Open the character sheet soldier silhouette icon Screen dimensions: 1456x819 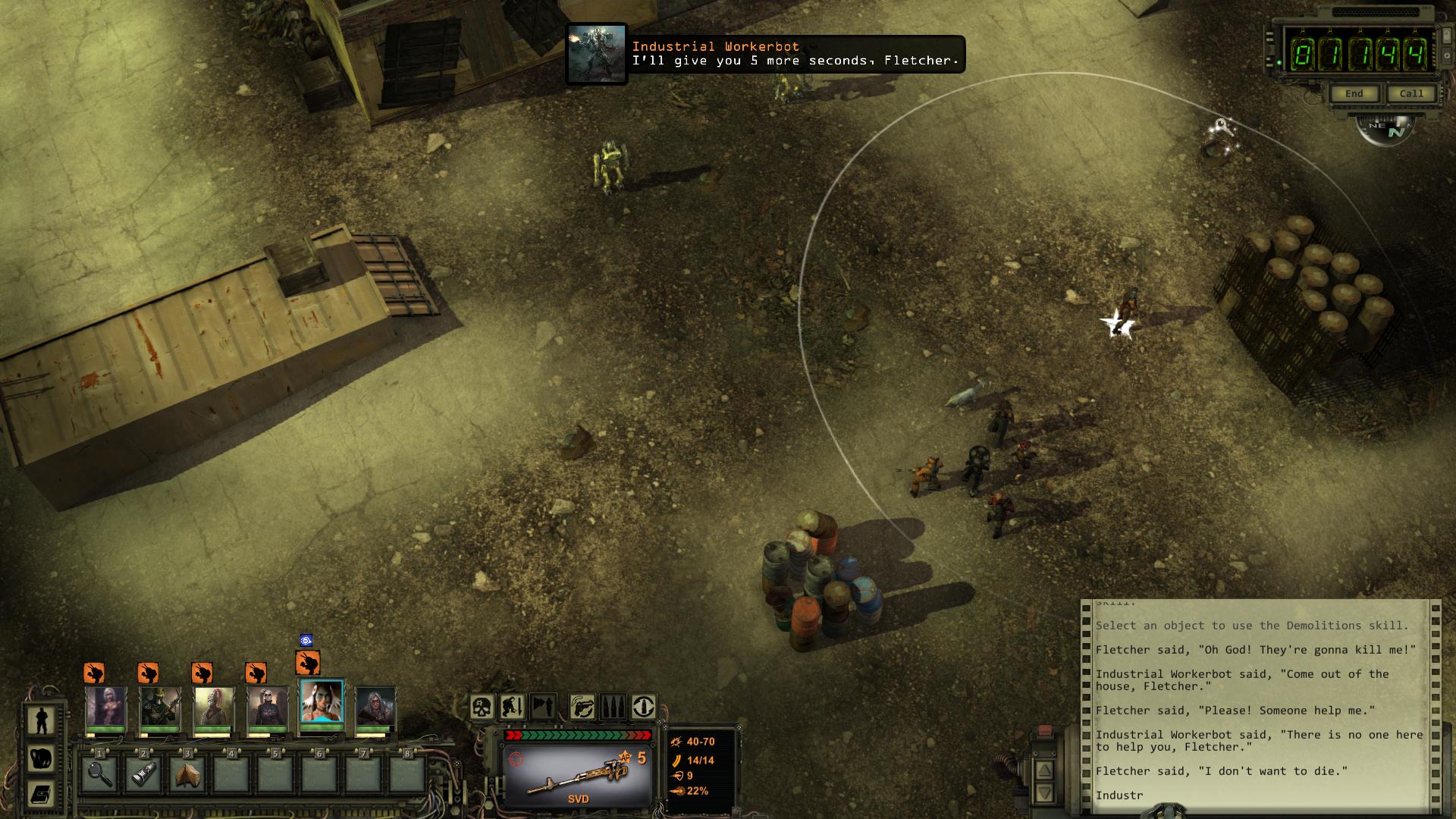41,719
